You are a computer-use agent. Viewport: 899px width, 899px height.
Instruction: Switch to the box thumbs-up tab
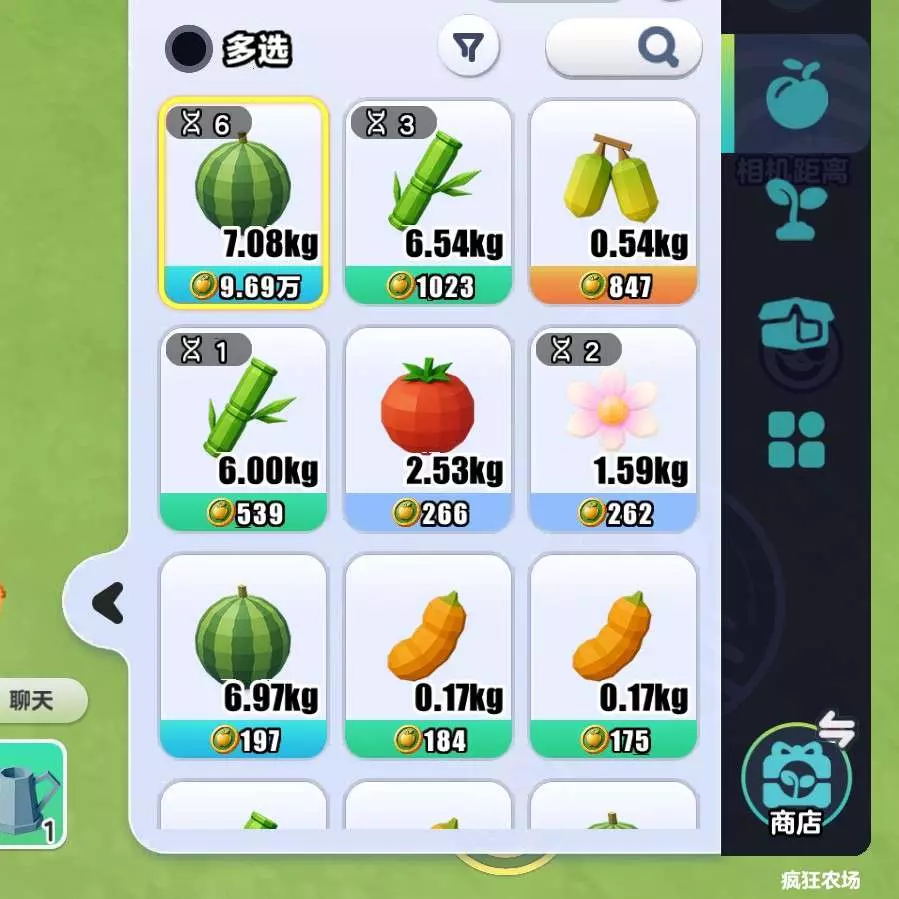pyautogui.click(x=796, y=326)
